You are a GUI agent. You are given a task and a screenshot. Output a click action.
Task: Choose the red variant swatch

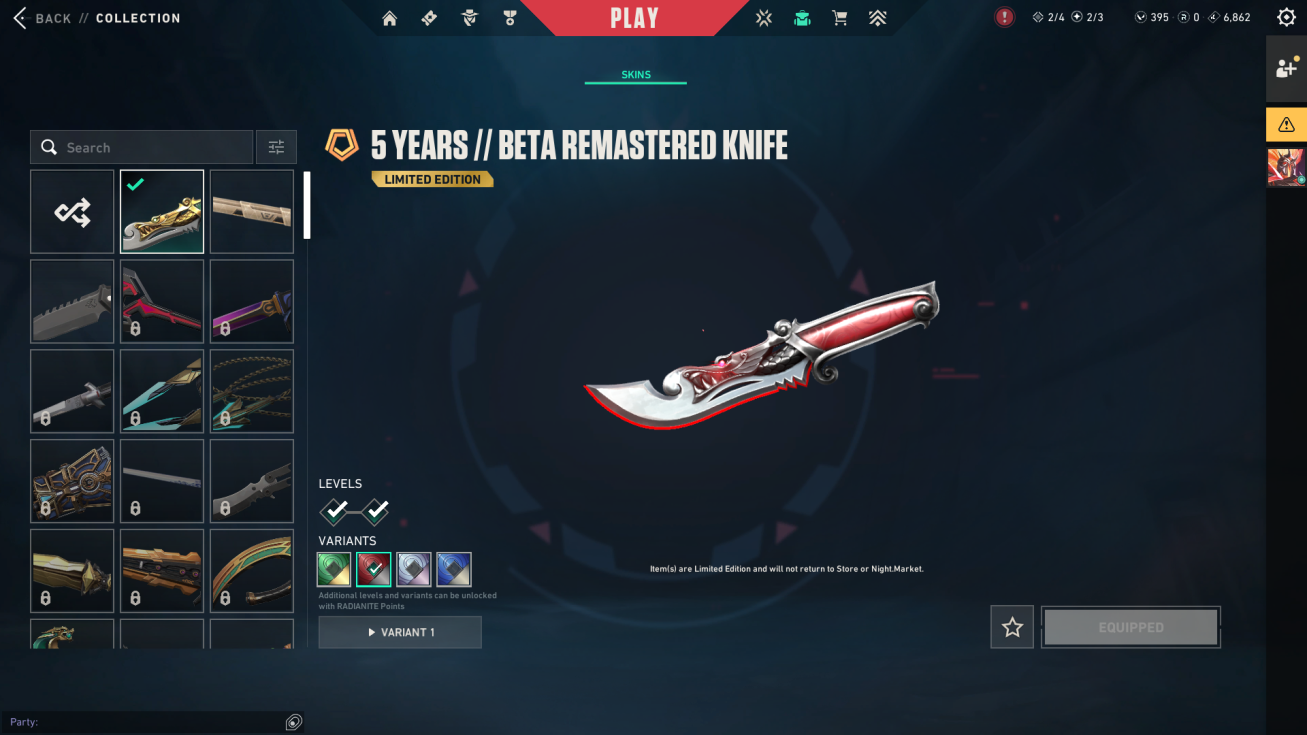374,569
